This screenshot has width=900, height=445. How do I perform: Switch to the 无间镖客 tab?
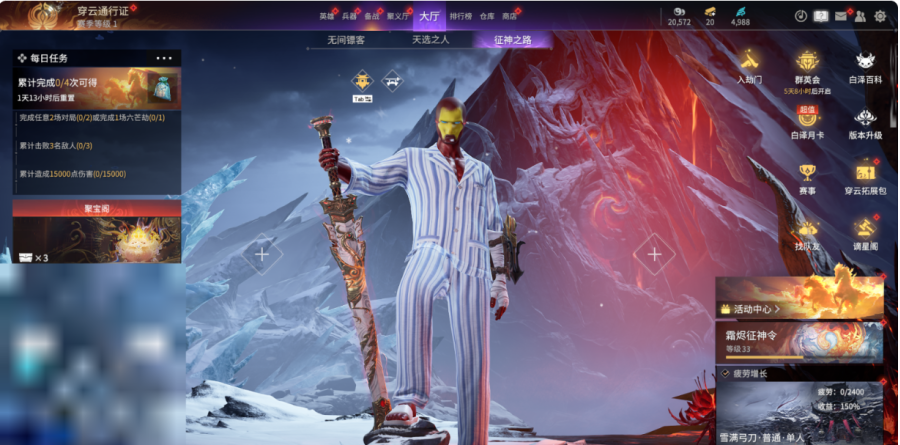click(346, 41)
